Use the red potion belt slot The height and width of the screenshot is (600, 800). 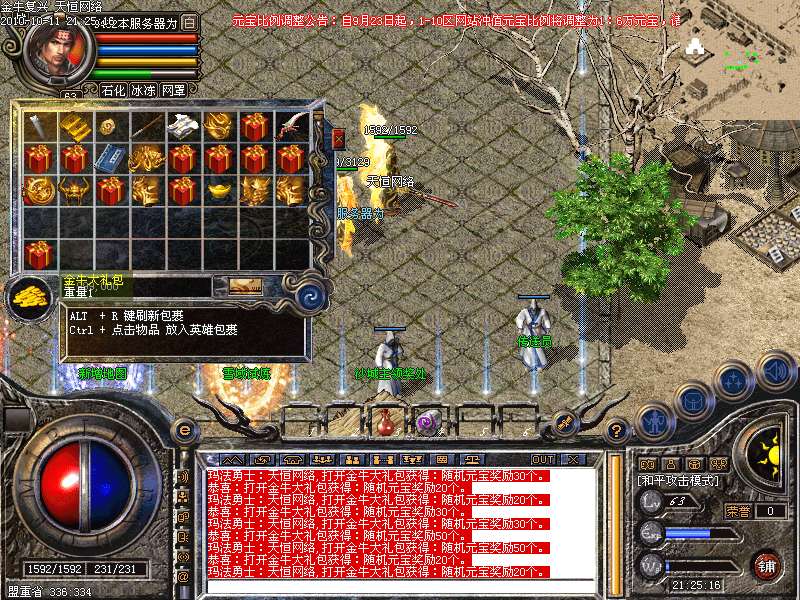pos(385,421)
